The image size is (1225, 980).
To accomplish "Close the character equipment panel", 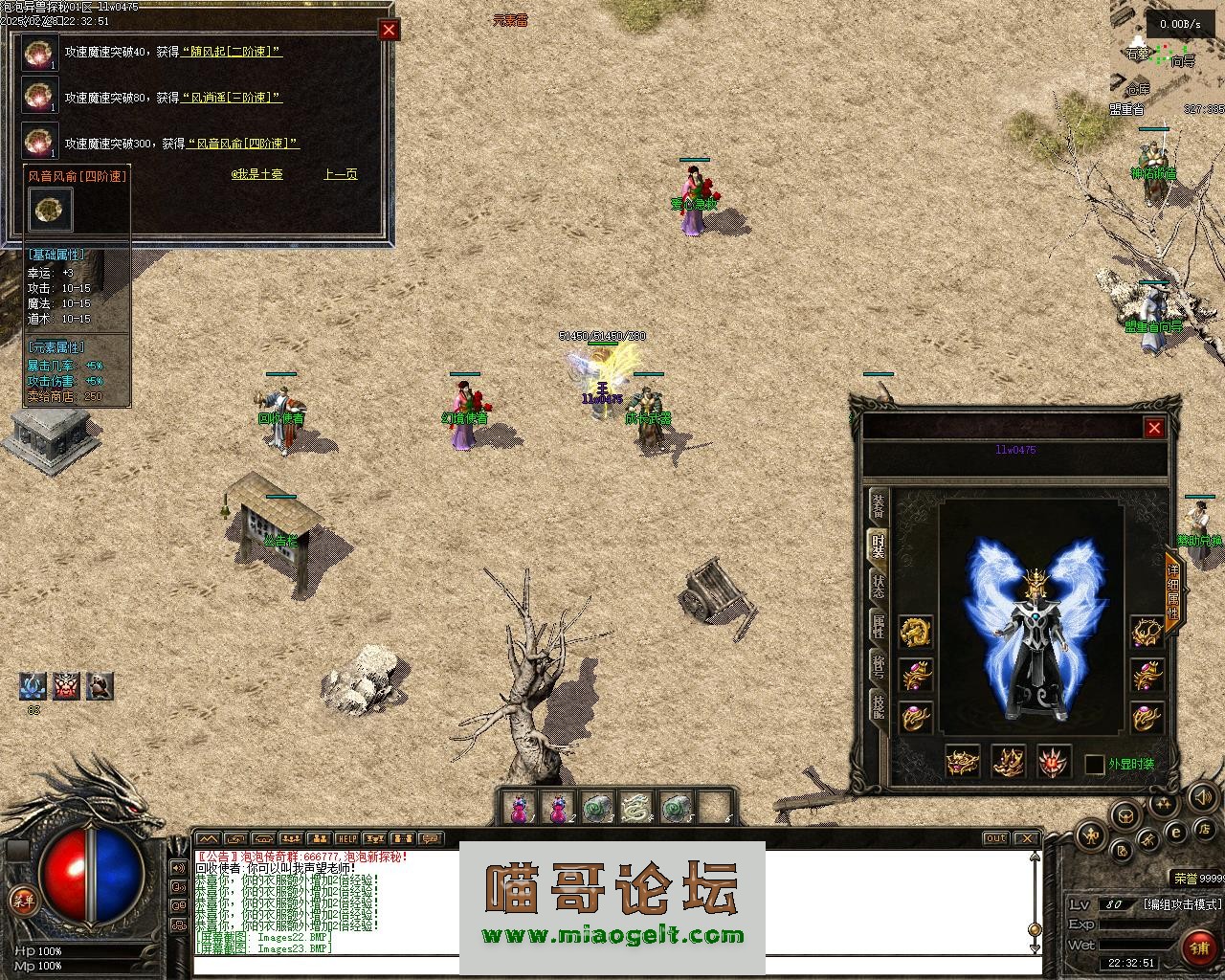I will pos(1154,429).
